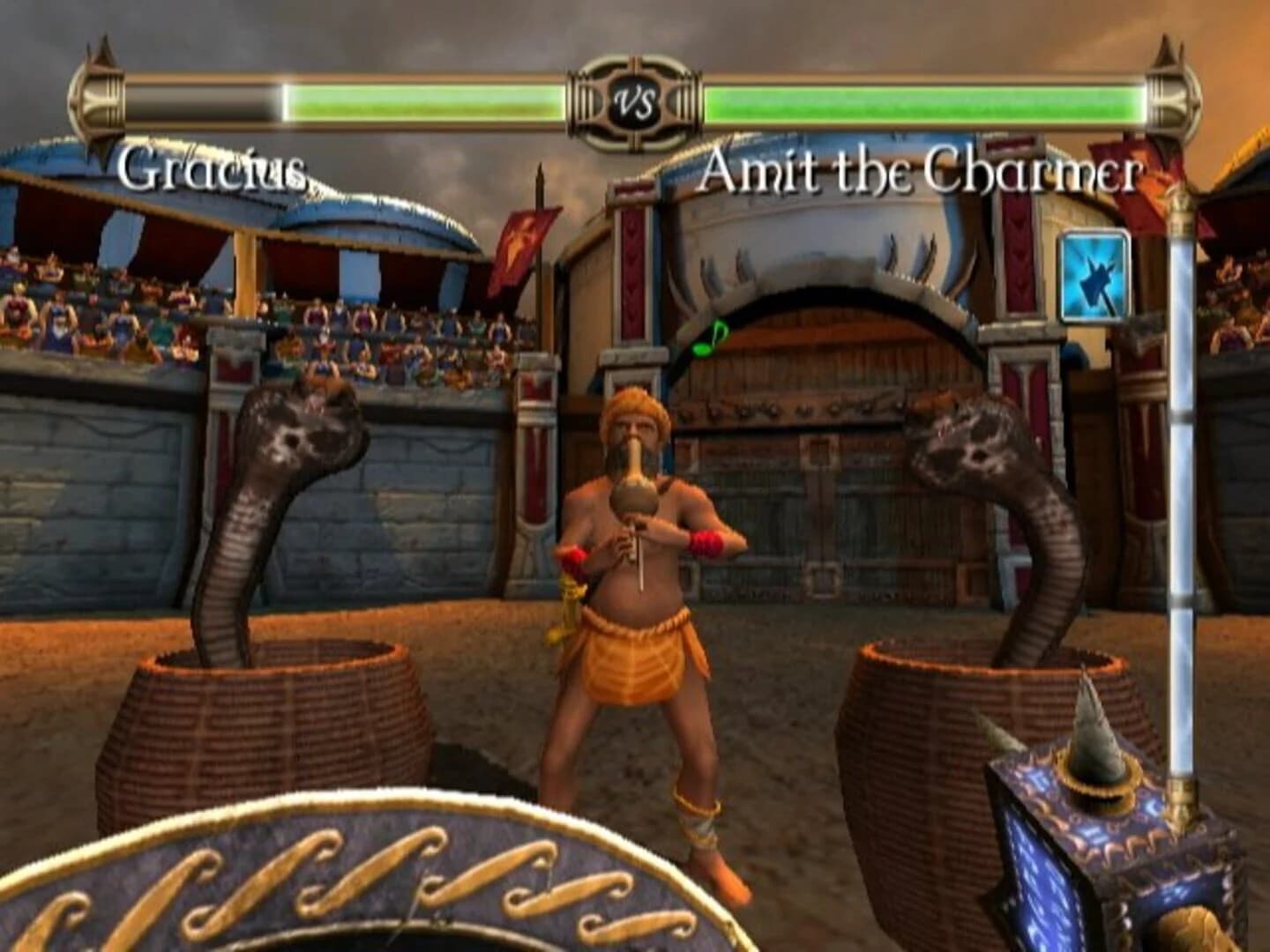The height and width of the screenshot is (952, 1270).
Task: Toggle the white banner pole on the right
Action: click(1182, 485)
